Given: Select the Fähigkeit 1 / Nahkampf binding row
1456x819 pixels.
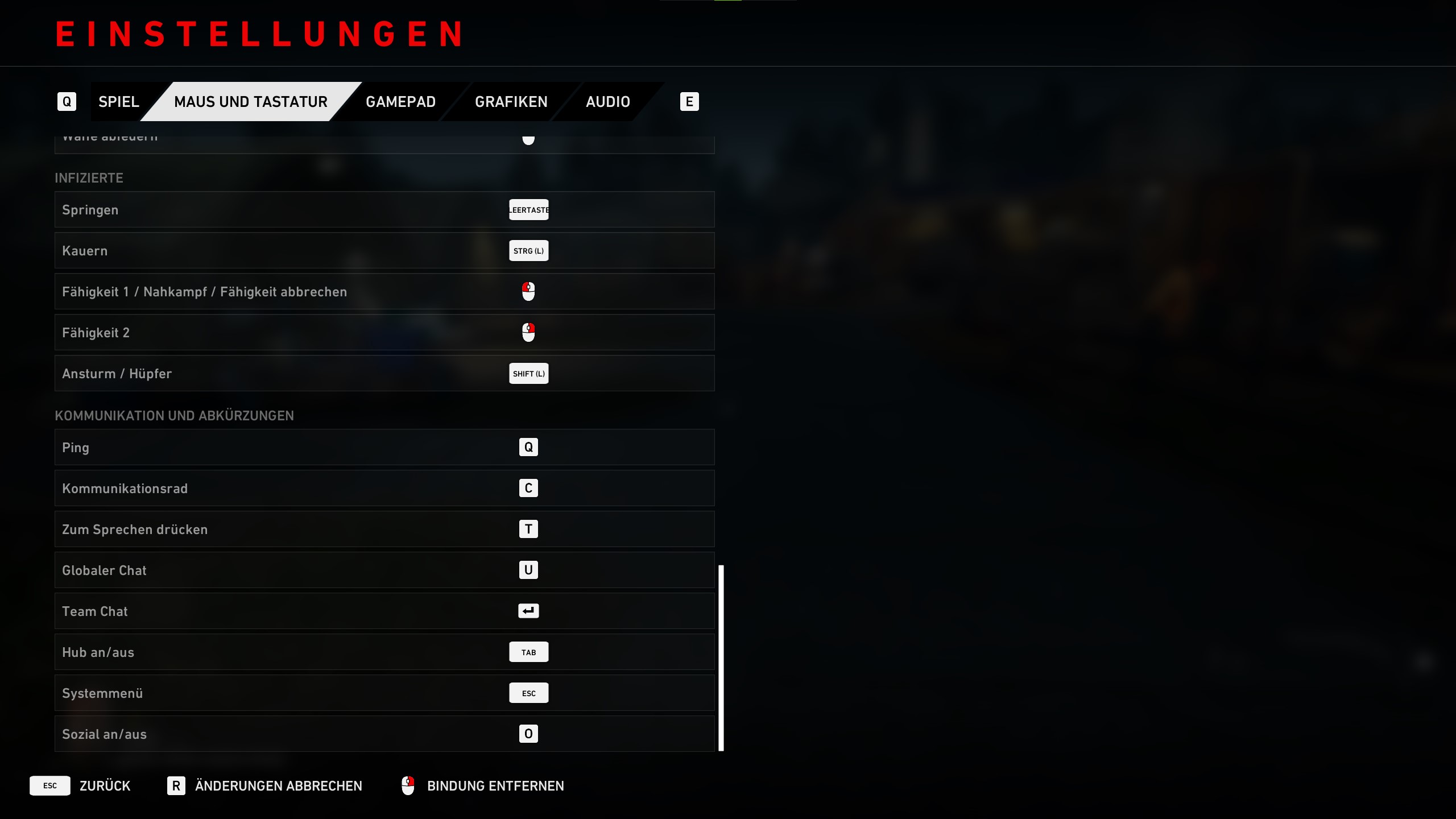Looking at the screenshot, I should point(384,292).
